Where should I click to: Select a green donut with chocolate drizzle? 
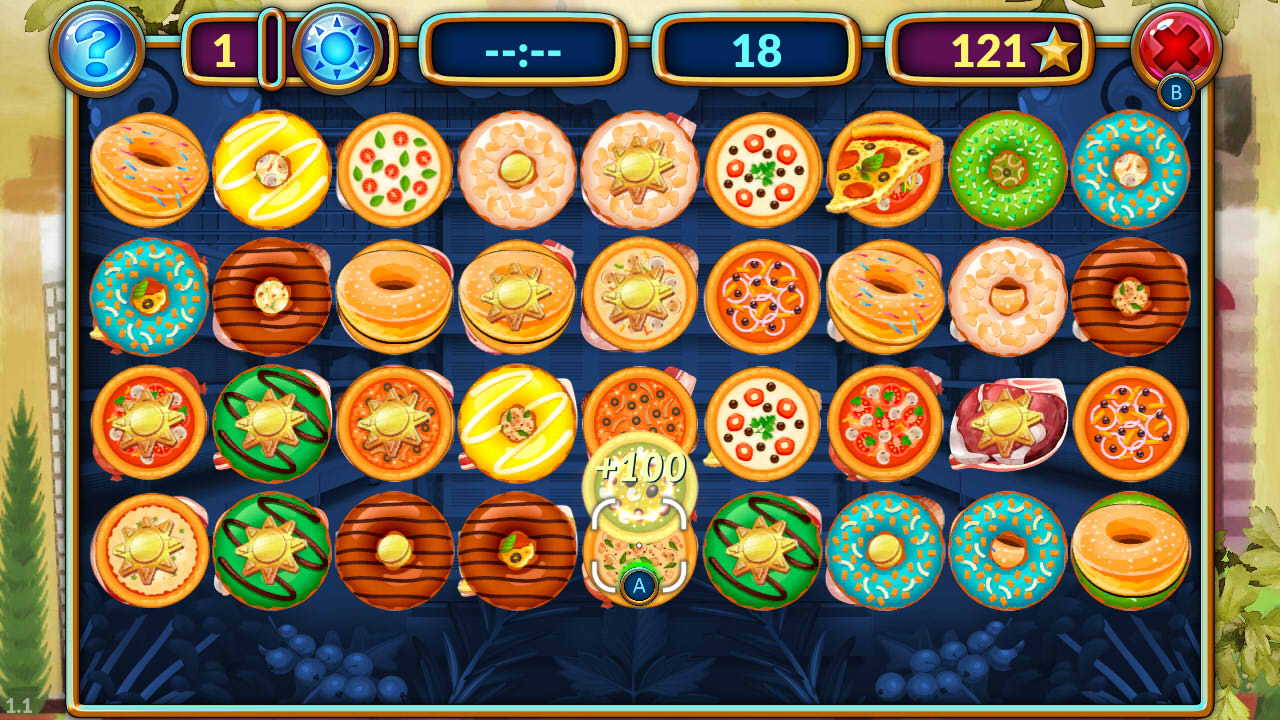pos(270,424)
